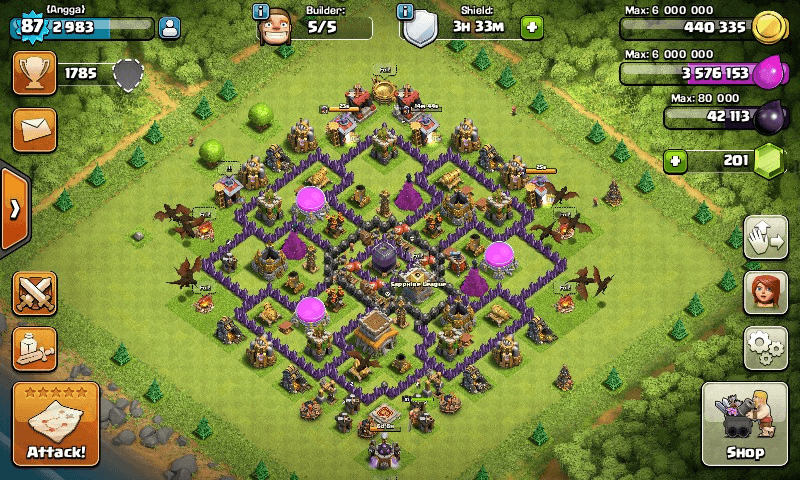This screenshot has width=800, height=480.
Task: Open the hand-swipe layout editor button
Action: click(x=765, y=240)
